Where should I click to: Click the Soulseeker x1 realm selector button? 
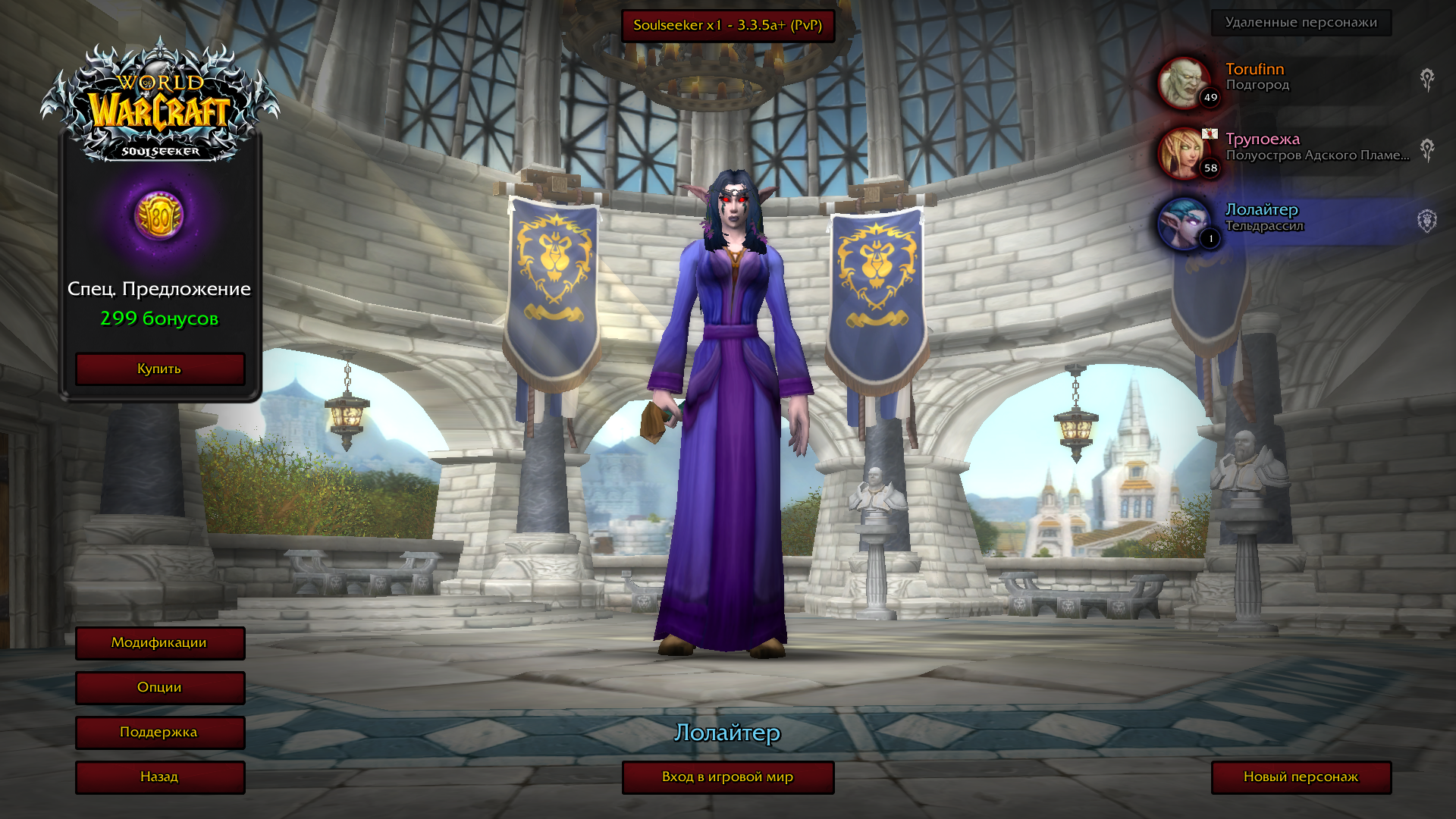coord(727,26)
